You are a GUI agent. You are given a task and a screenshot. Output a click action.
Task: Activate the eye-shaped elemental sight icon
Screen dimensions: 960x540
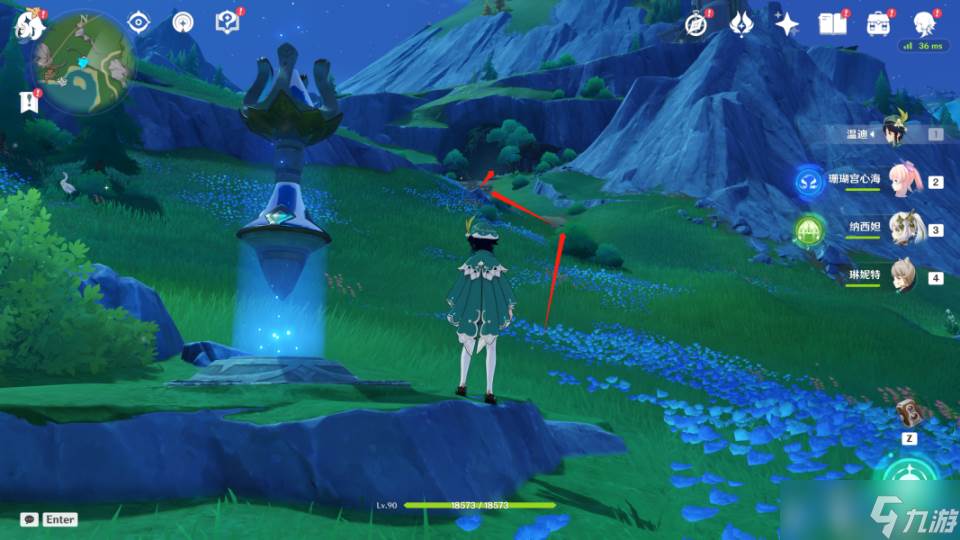pyautogui.click(x=139, y=22)
